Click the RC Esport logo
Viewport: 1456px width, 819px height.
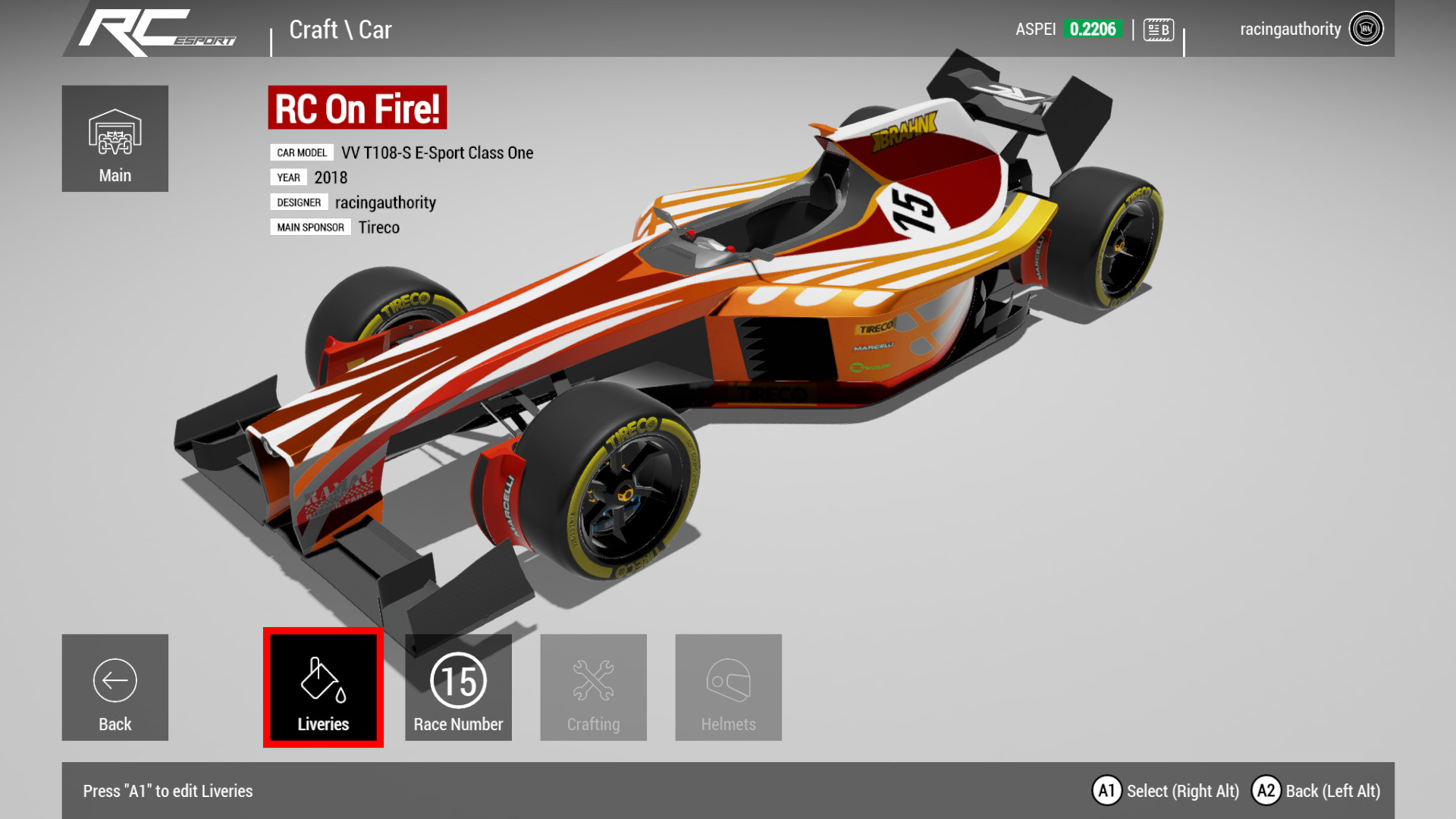pos(157,28)
